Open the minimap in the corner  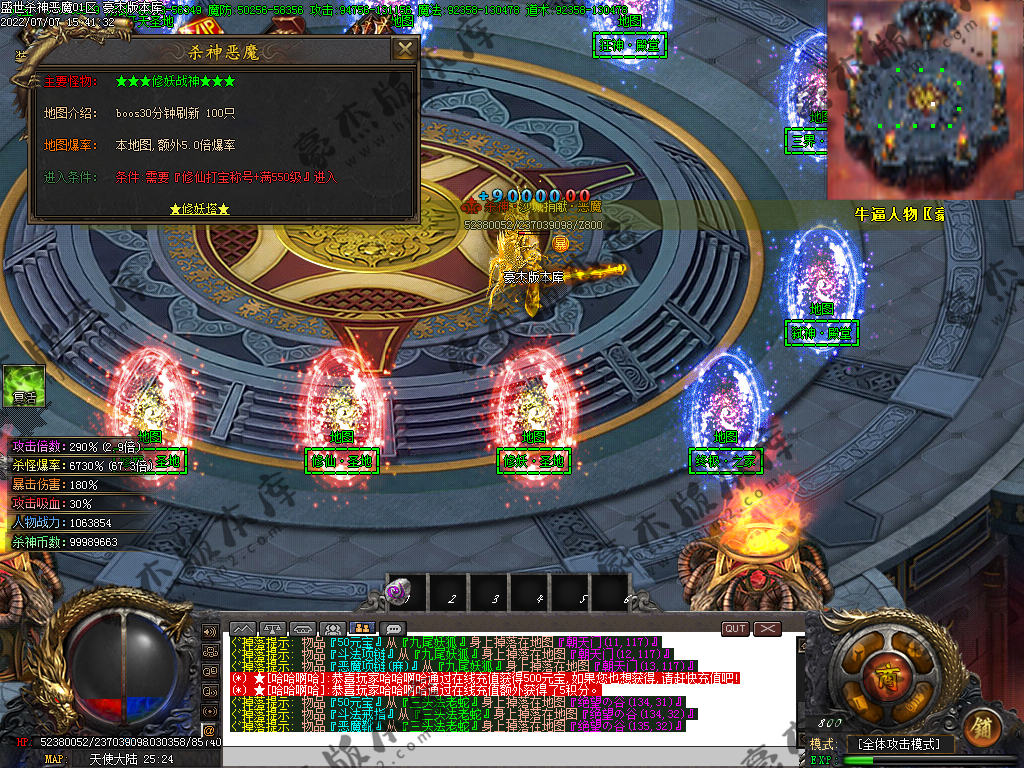coord(925,98)
